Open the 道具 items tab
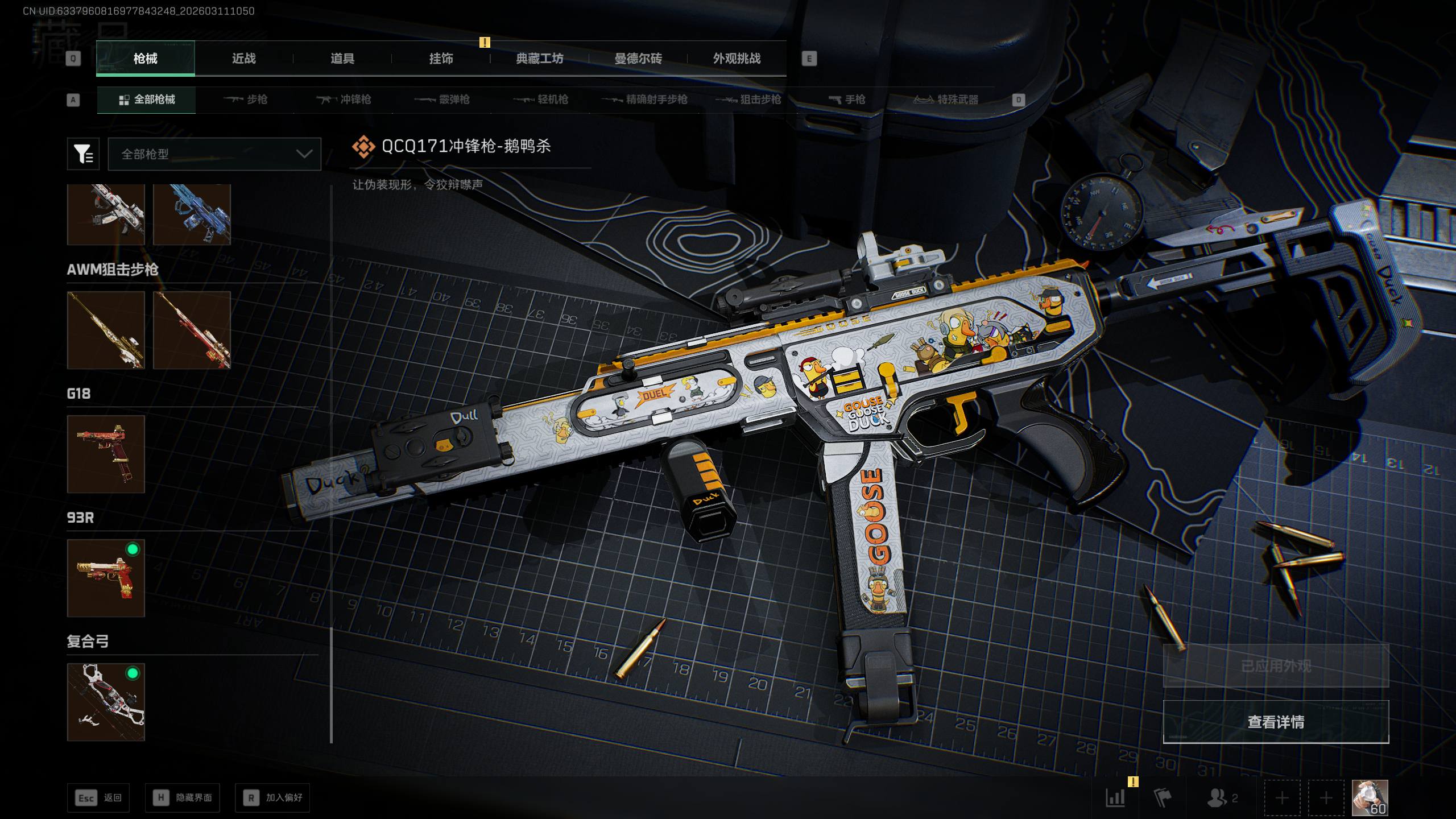This screenshot has height=819, width=1456. point(342,59)
